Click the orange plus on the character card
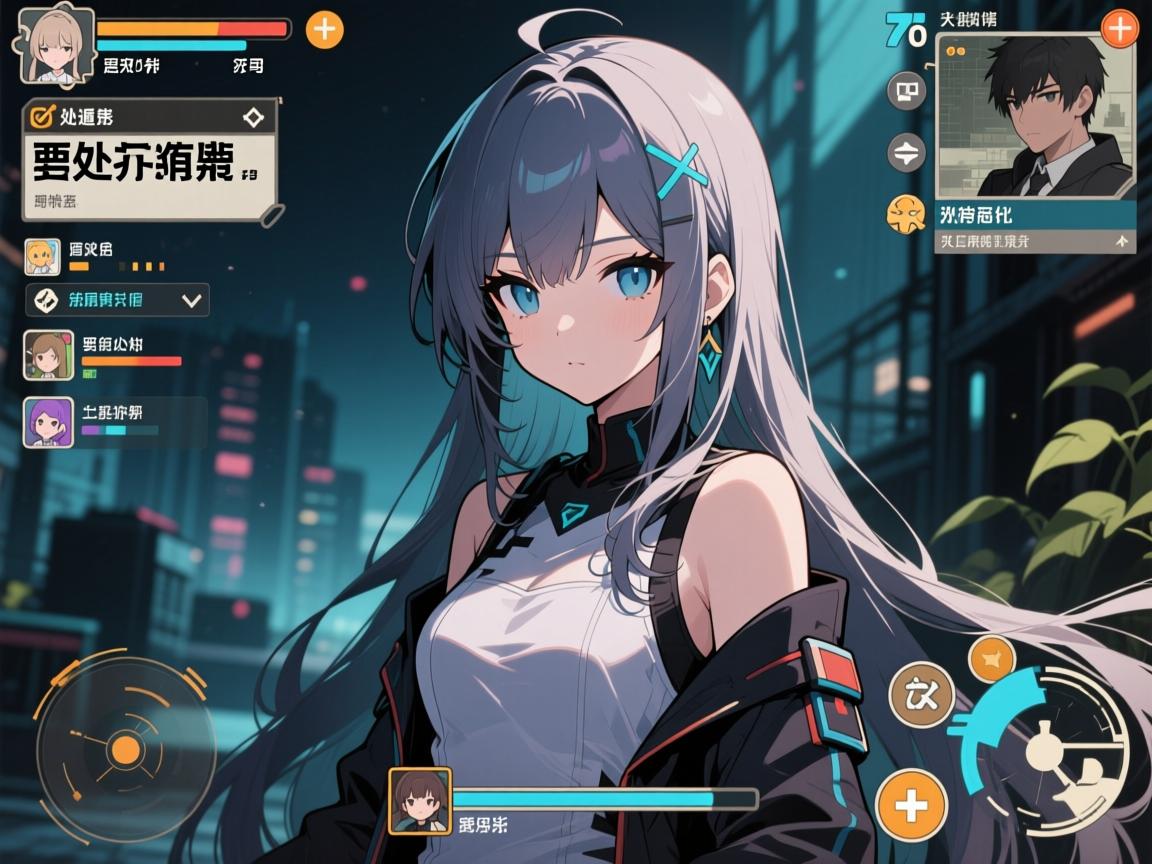 [x=1119, y=29]
